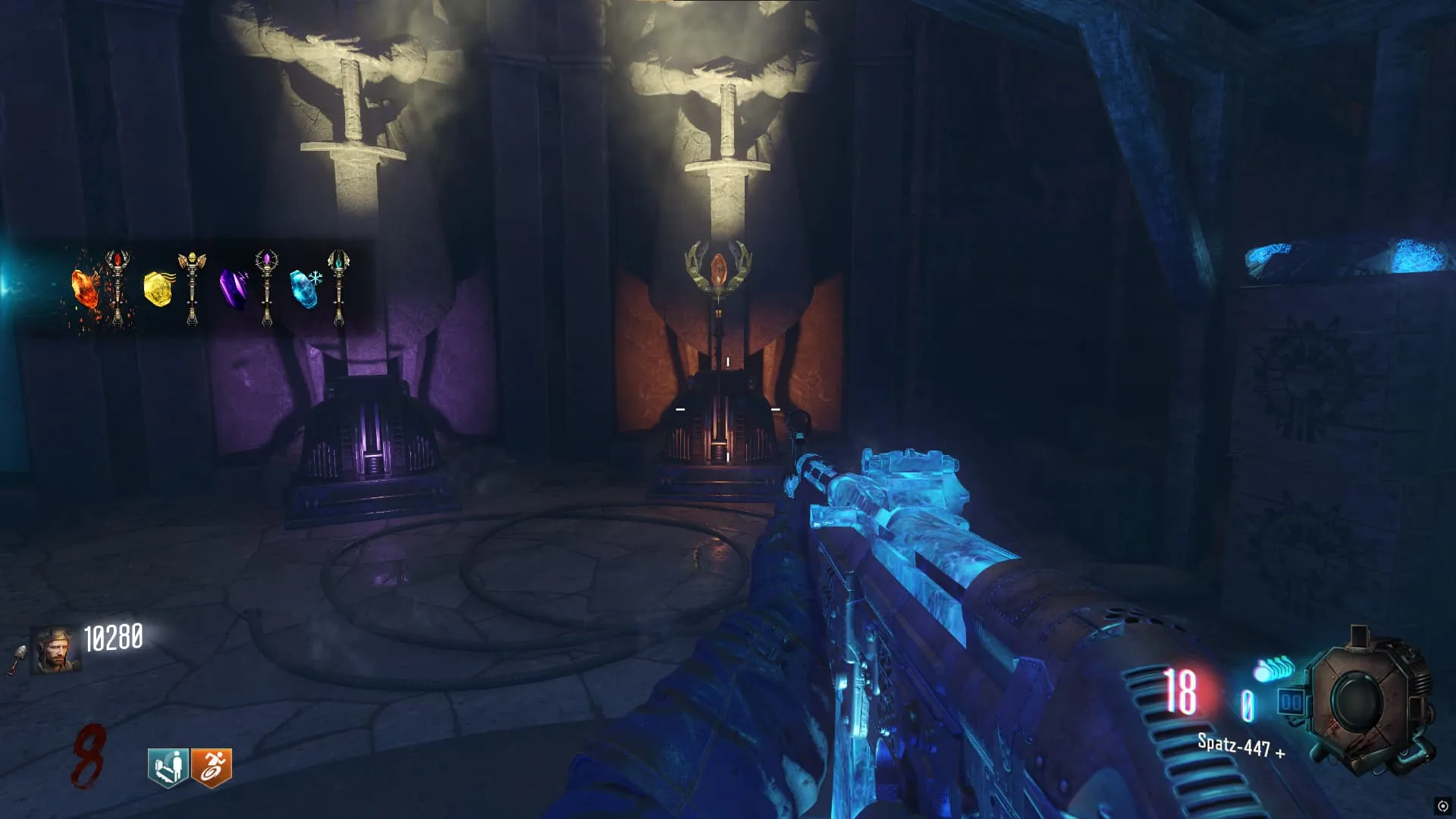The image size is (1456, 819).
Task: Click the player character portrait
Action: [x=55, y=650]
